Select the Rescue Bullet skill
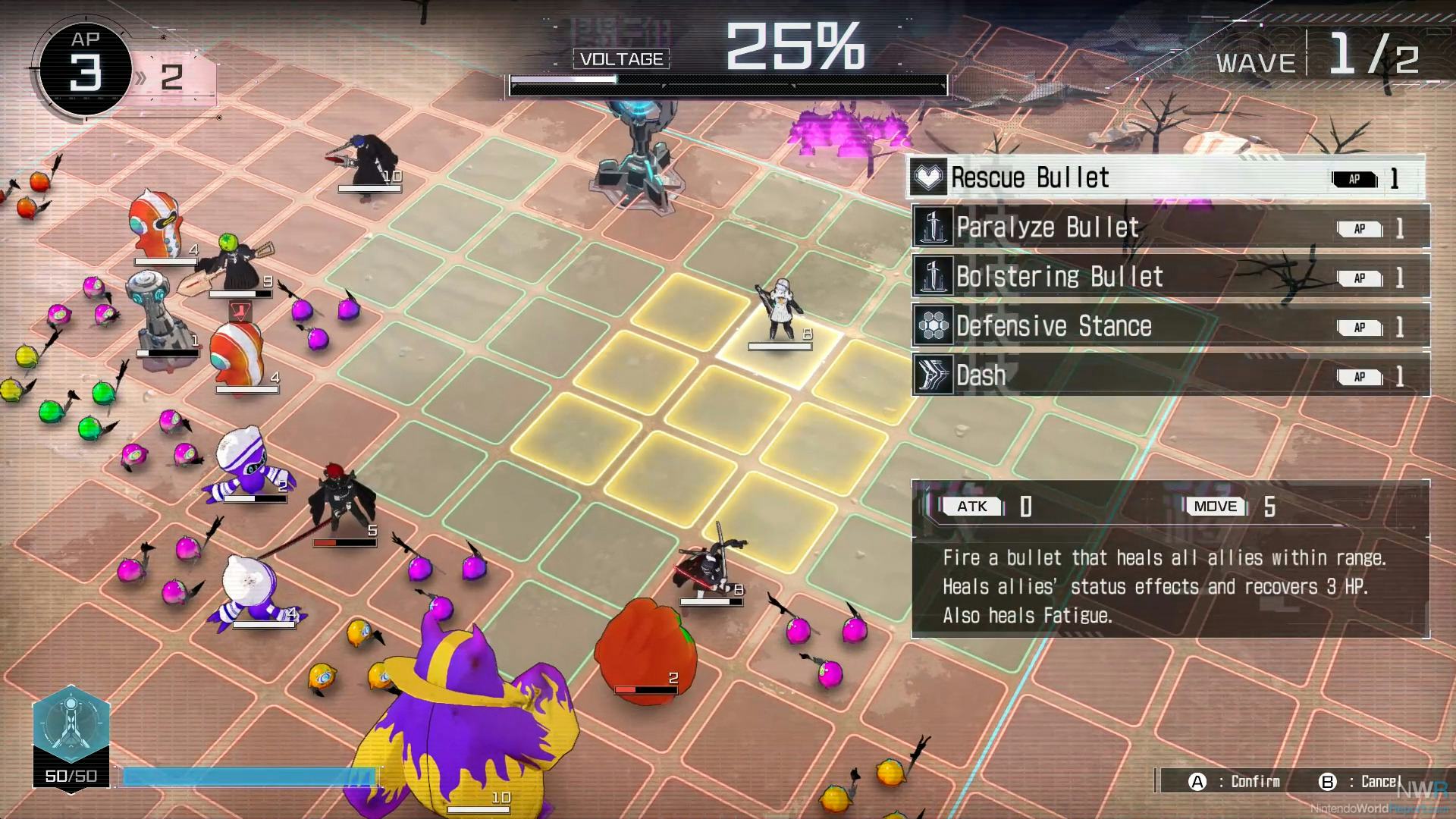 click(1166, 178)
